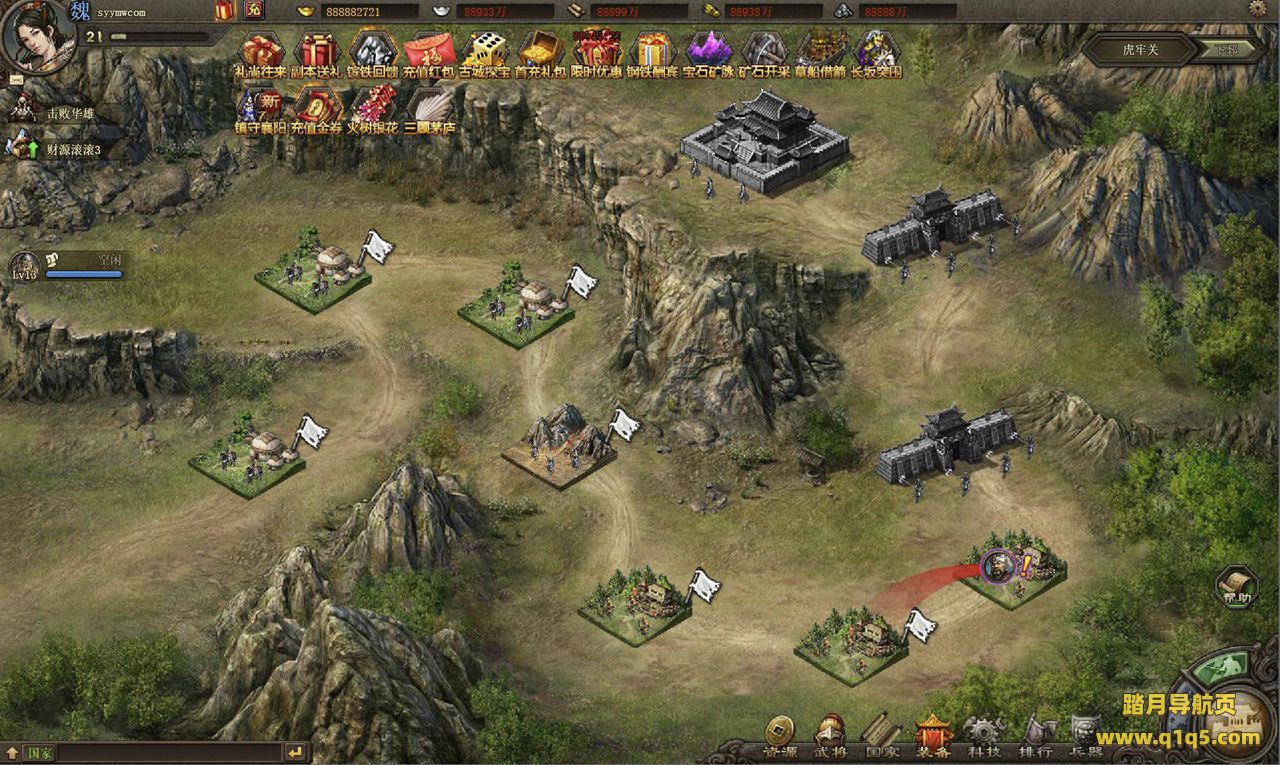Open the 镔铁回馈 iron ore event
Viewport: 1280px width, 765px height.
click(372, 51)
